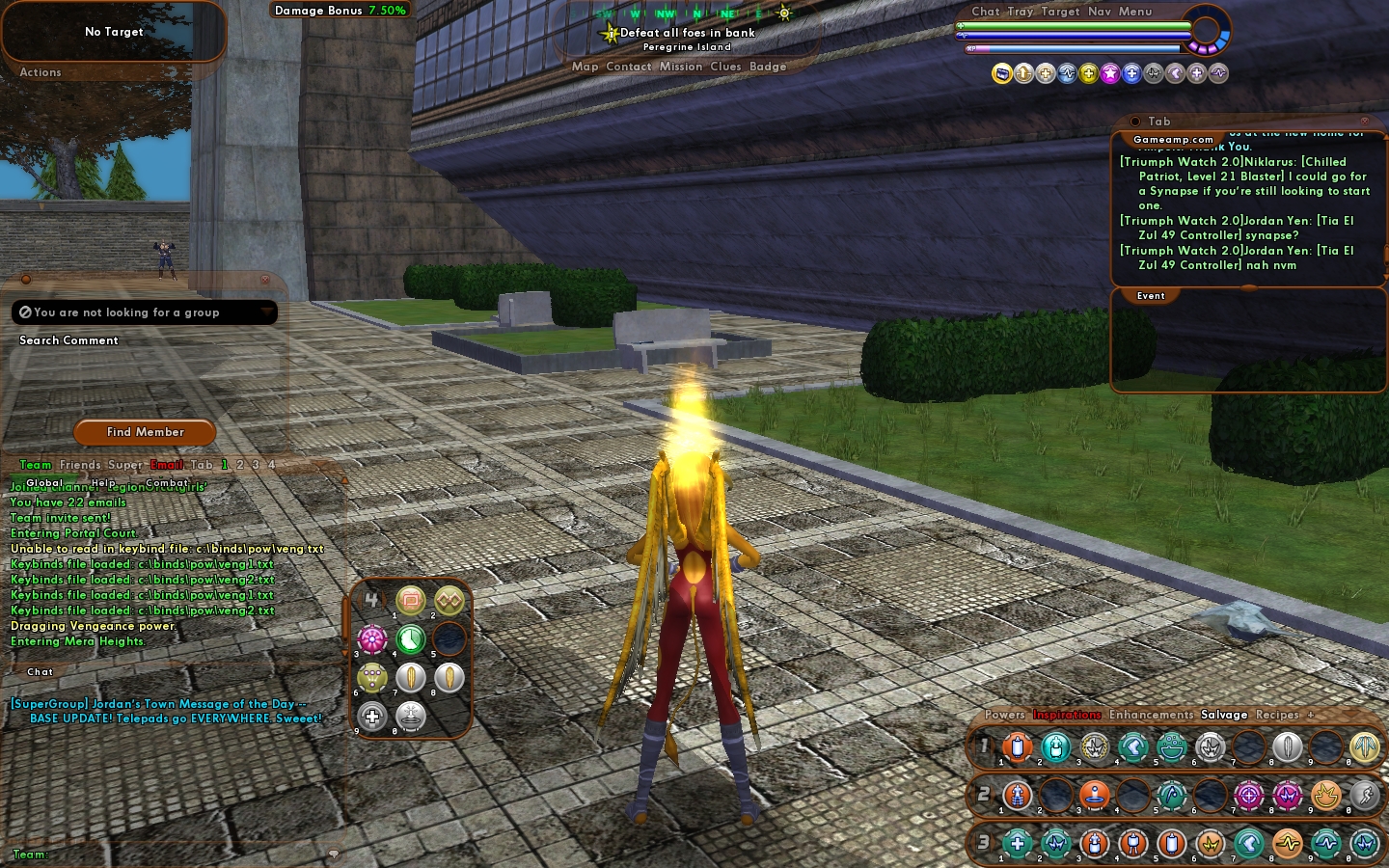
Task: Toggle the Tray window from status bar
Action: 1021,12
